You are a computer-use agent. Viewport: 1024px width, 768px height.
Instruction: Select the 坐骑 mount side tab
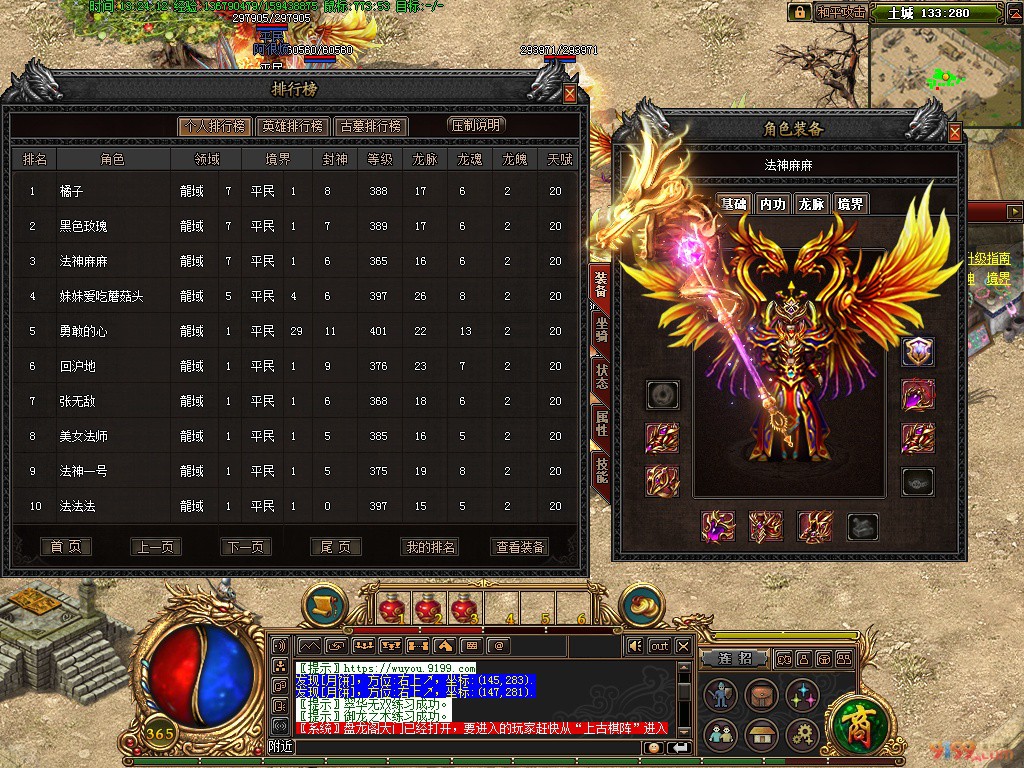pos(601,331)
